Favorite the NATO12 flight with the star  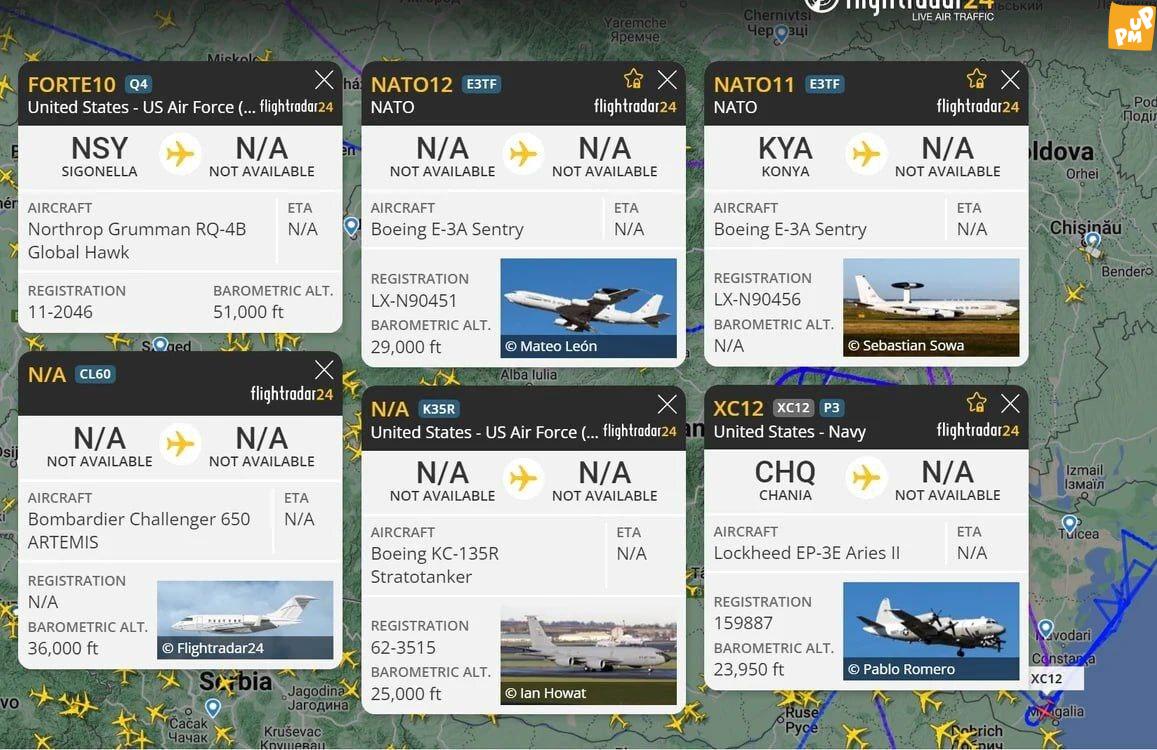point(633,80)
